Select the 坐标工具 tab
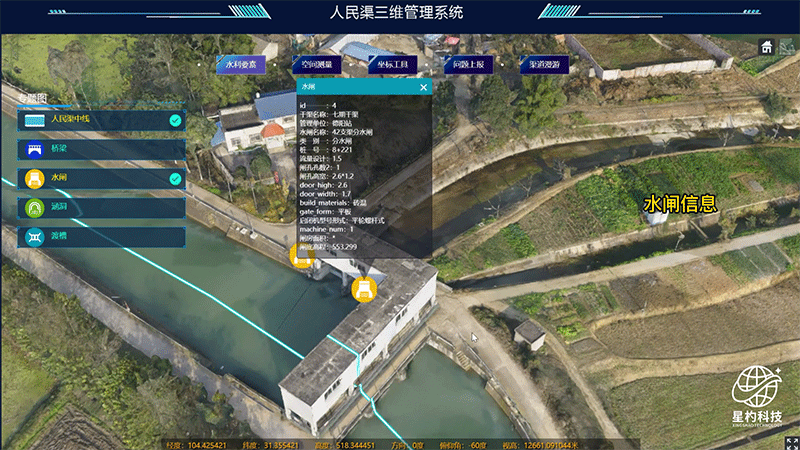This screenshot has width=800, height=450. pos(392,64)
